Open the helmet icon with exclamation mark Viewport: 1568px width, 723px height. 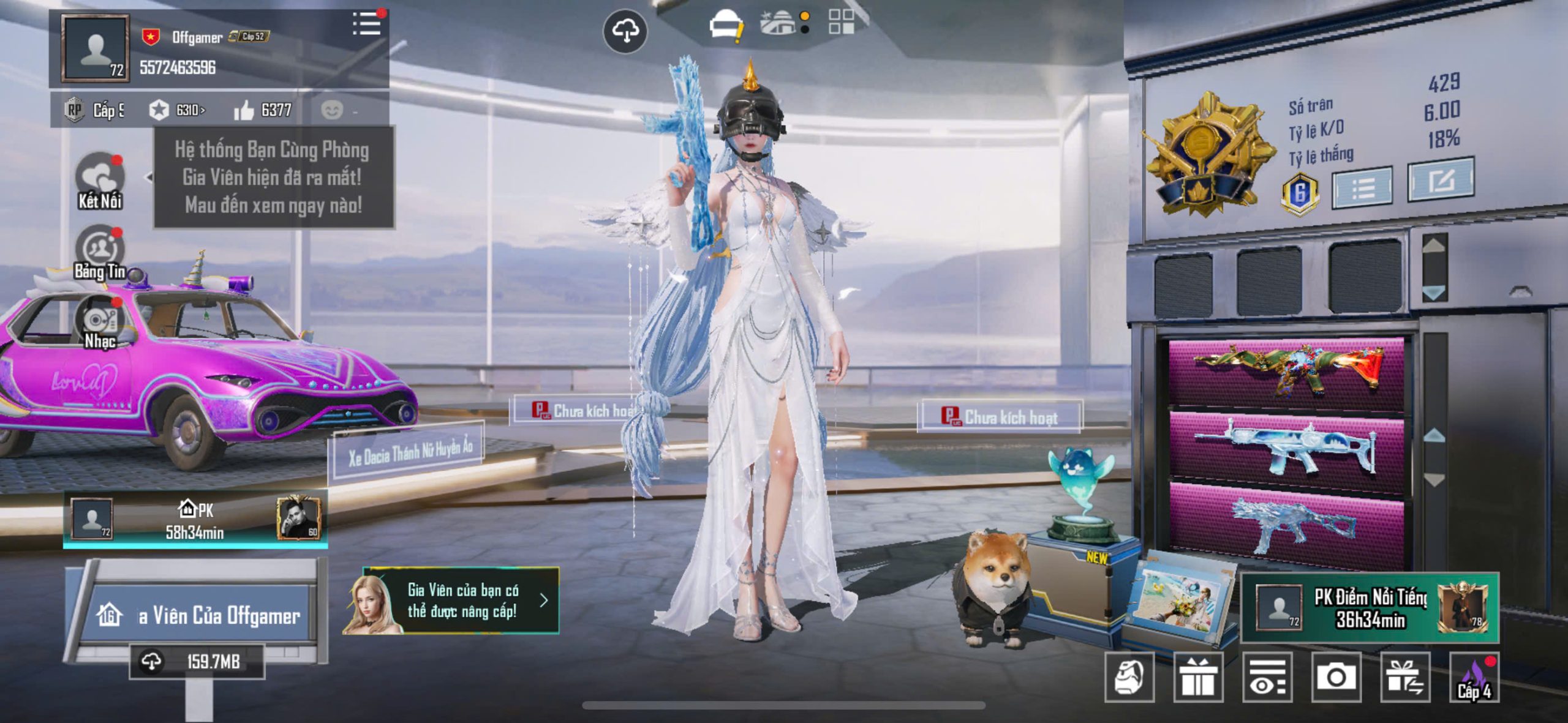(726, 27)
